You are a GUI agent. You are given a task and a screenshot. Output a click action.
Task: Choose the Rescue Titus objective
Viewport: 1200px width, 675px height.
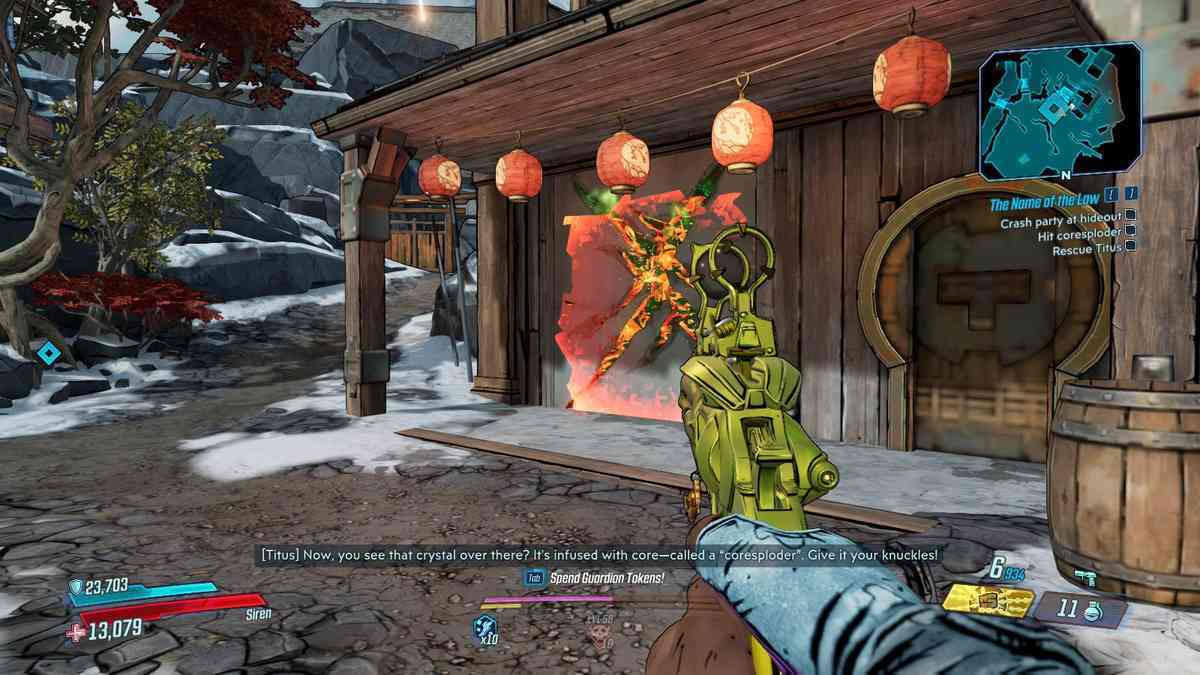point(1088,250)
